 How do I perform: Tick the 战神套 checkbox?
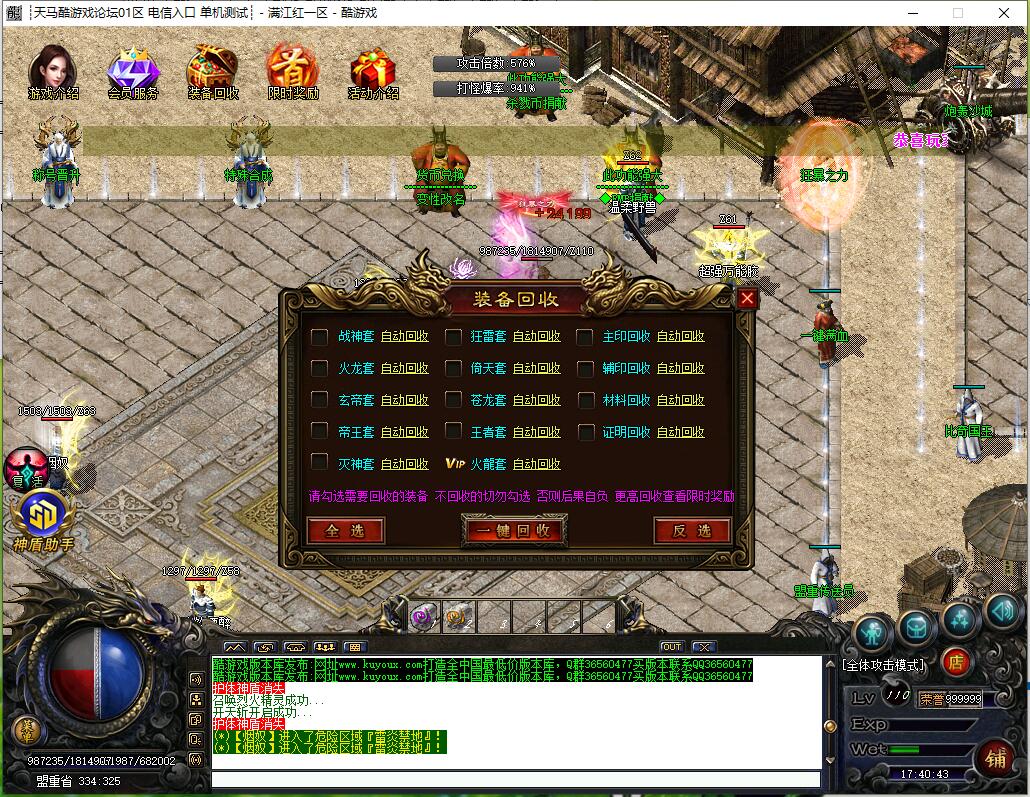click(x=319, y=337)
